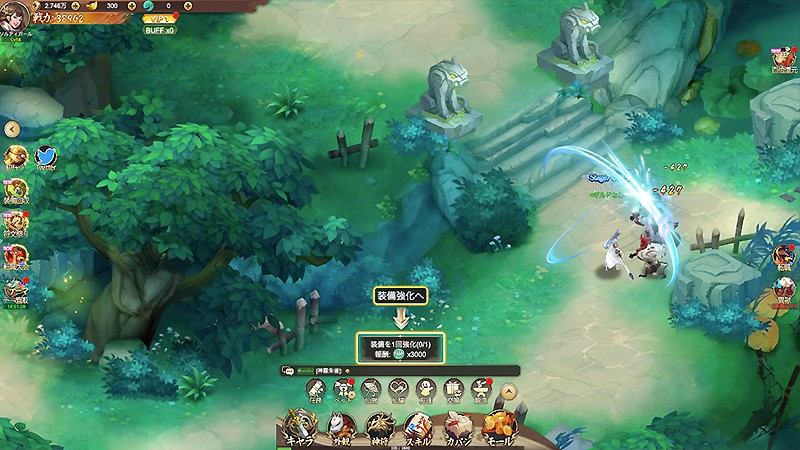Open the player portrait avatar
Screen dimensions: 800x450
click(x=14, y=15)
